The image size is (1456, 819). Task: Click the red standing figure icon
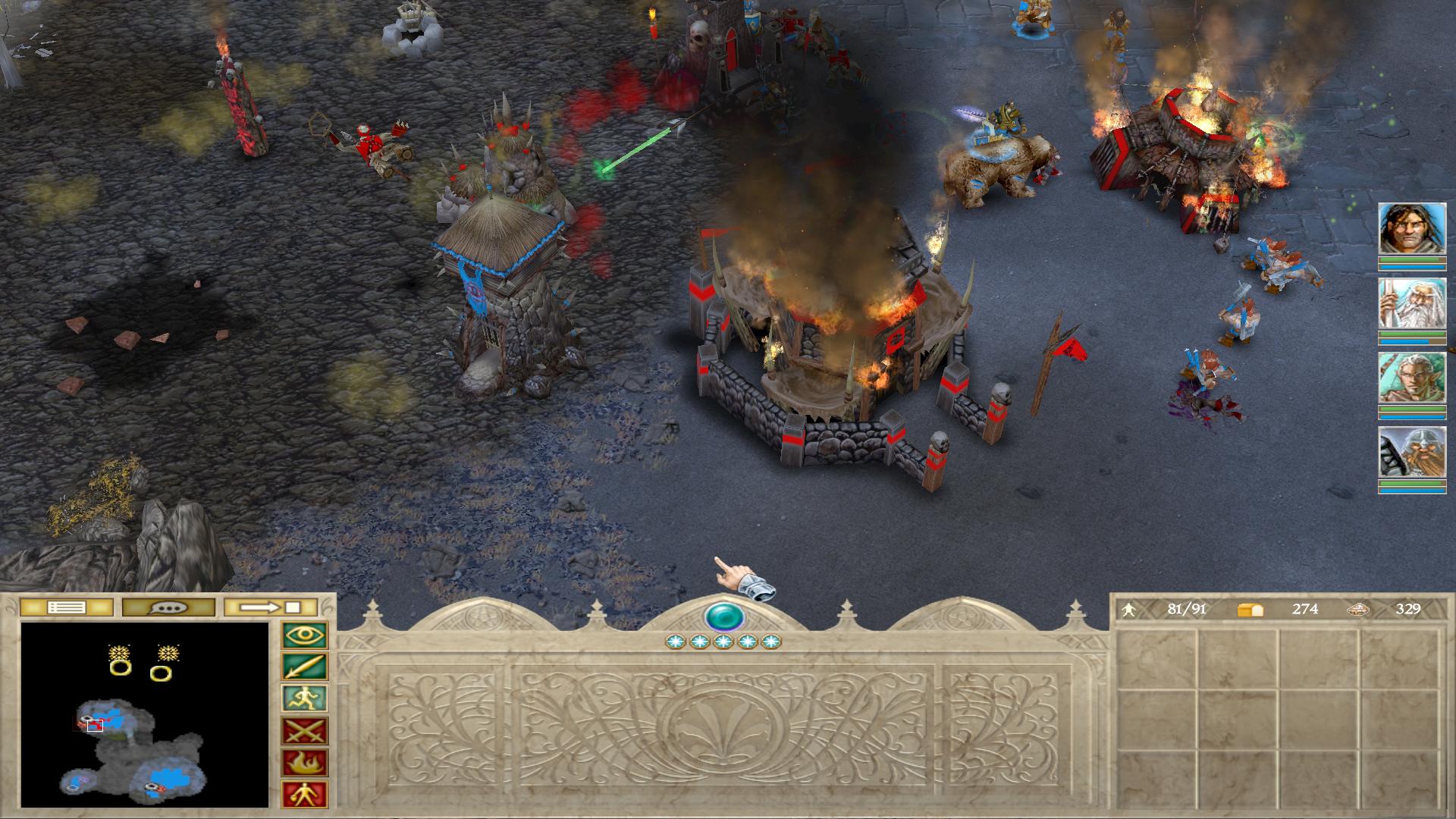305,795
